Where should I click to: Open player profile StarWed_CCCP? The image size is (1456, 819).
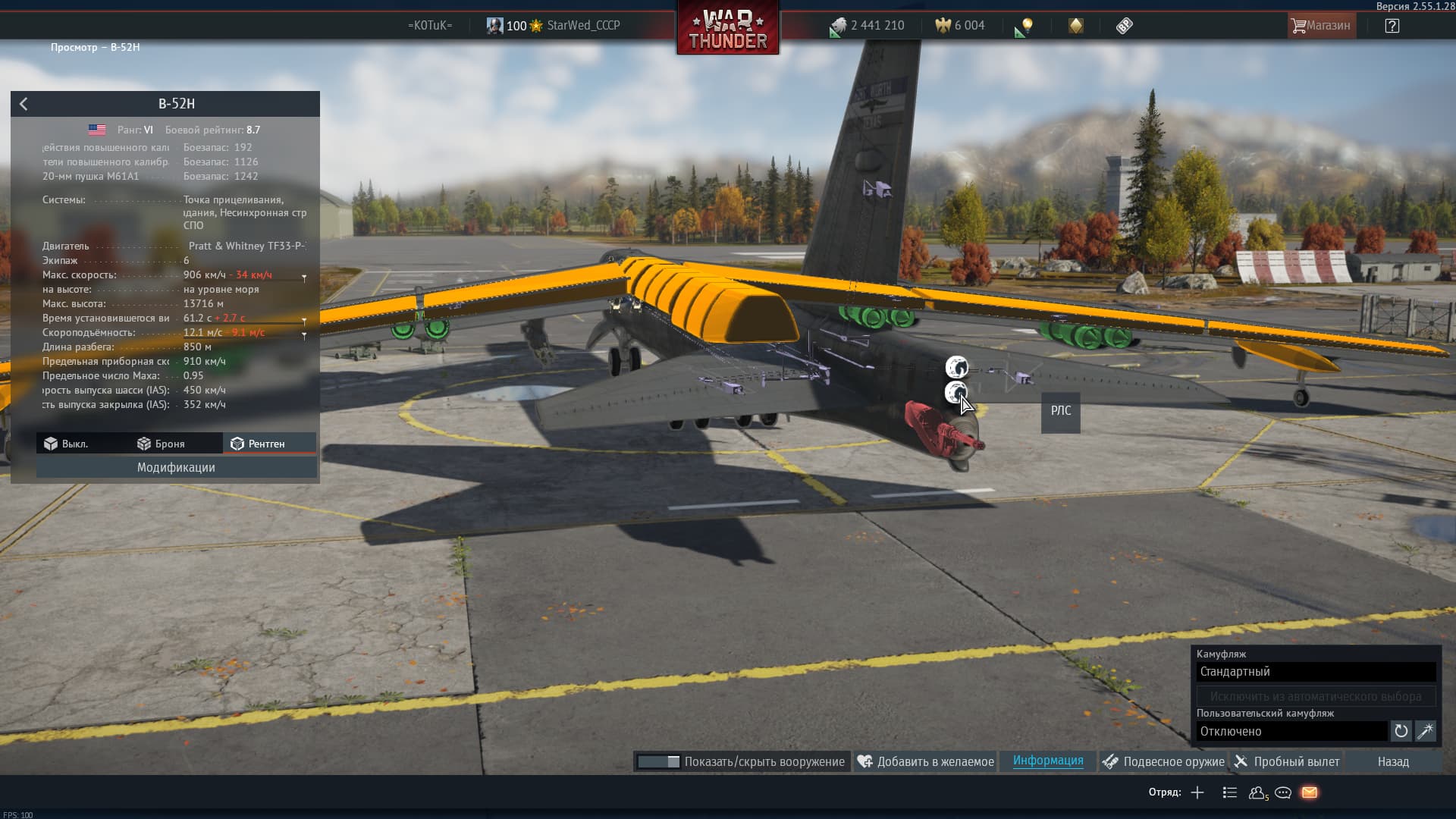click(583, 26)
